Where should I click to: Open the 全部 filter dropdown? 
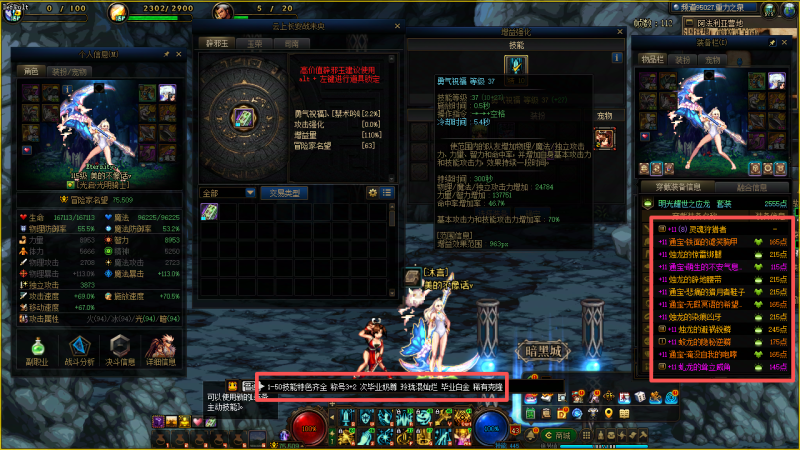[226, 192]
